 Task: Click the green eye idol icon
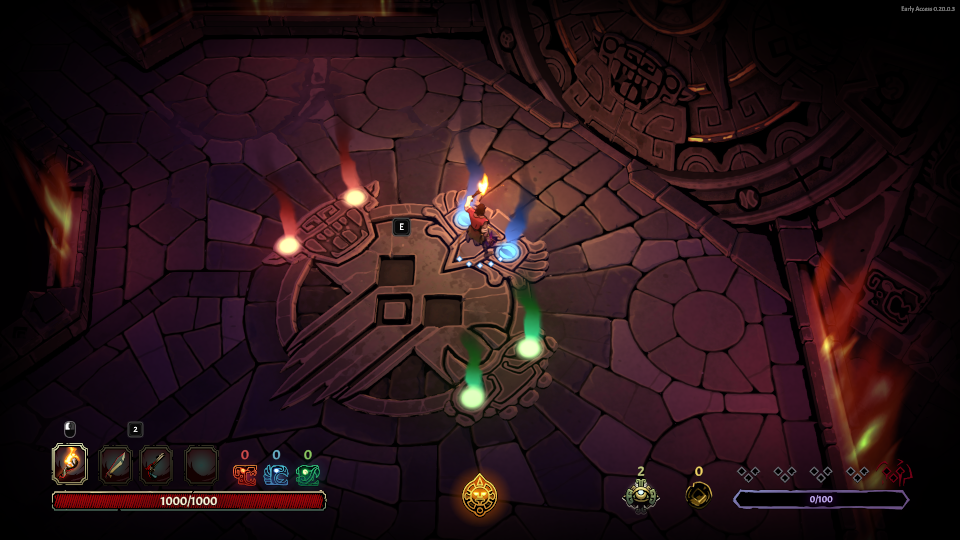point(640,494)
